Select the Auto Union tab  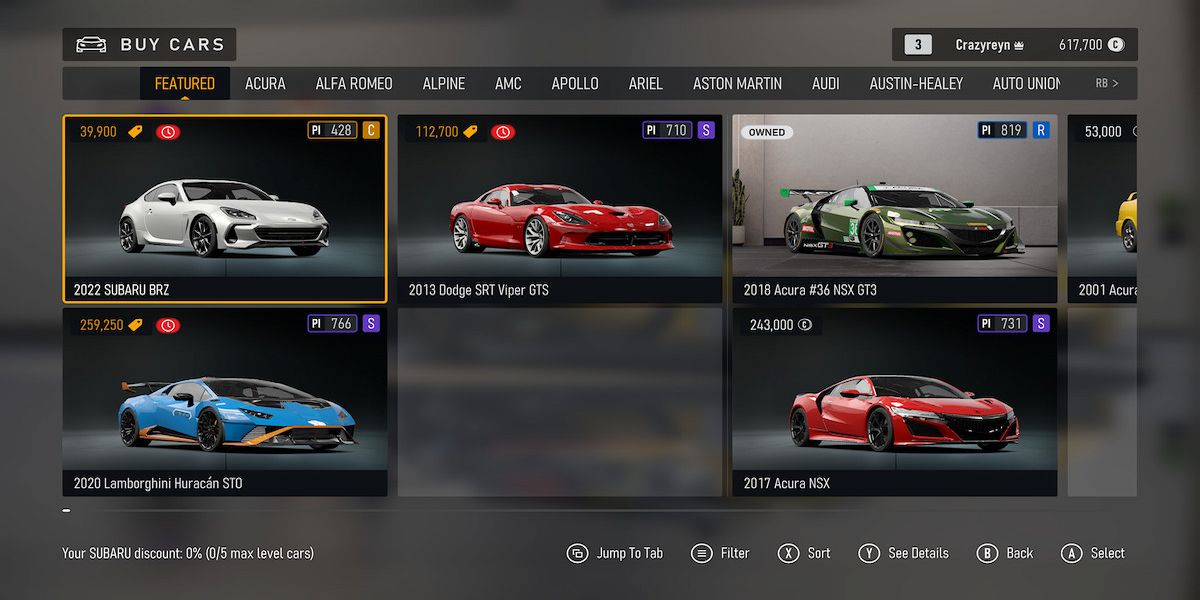point(1026,84)
